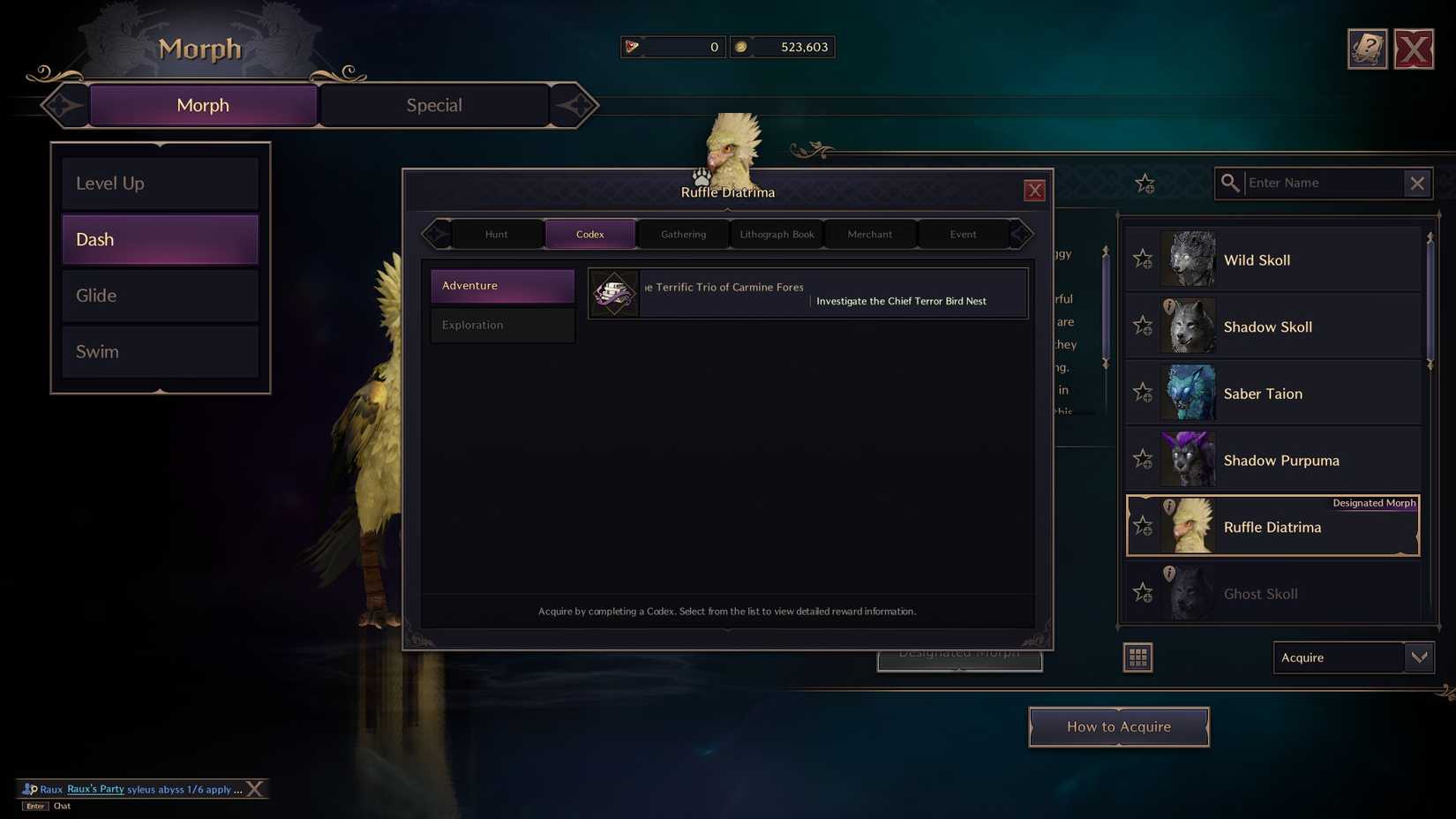
Task: Toggle the favorite star for Shadow Purpuma
Action: click(x=1143, y=460)
